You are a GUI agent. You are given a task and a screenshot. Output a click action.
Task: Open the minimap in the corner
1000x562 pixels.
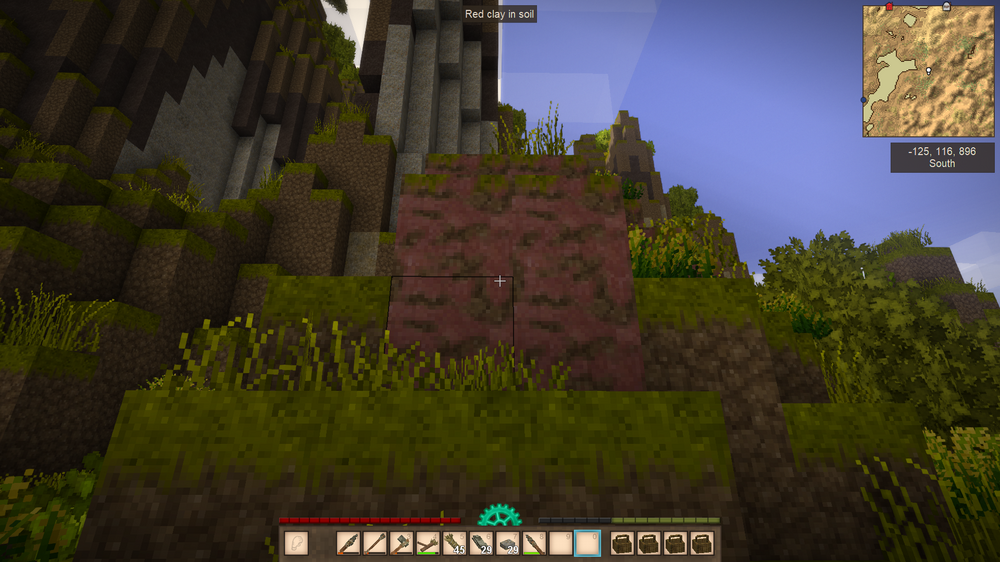pyautogui.click(x=928, y=71)
